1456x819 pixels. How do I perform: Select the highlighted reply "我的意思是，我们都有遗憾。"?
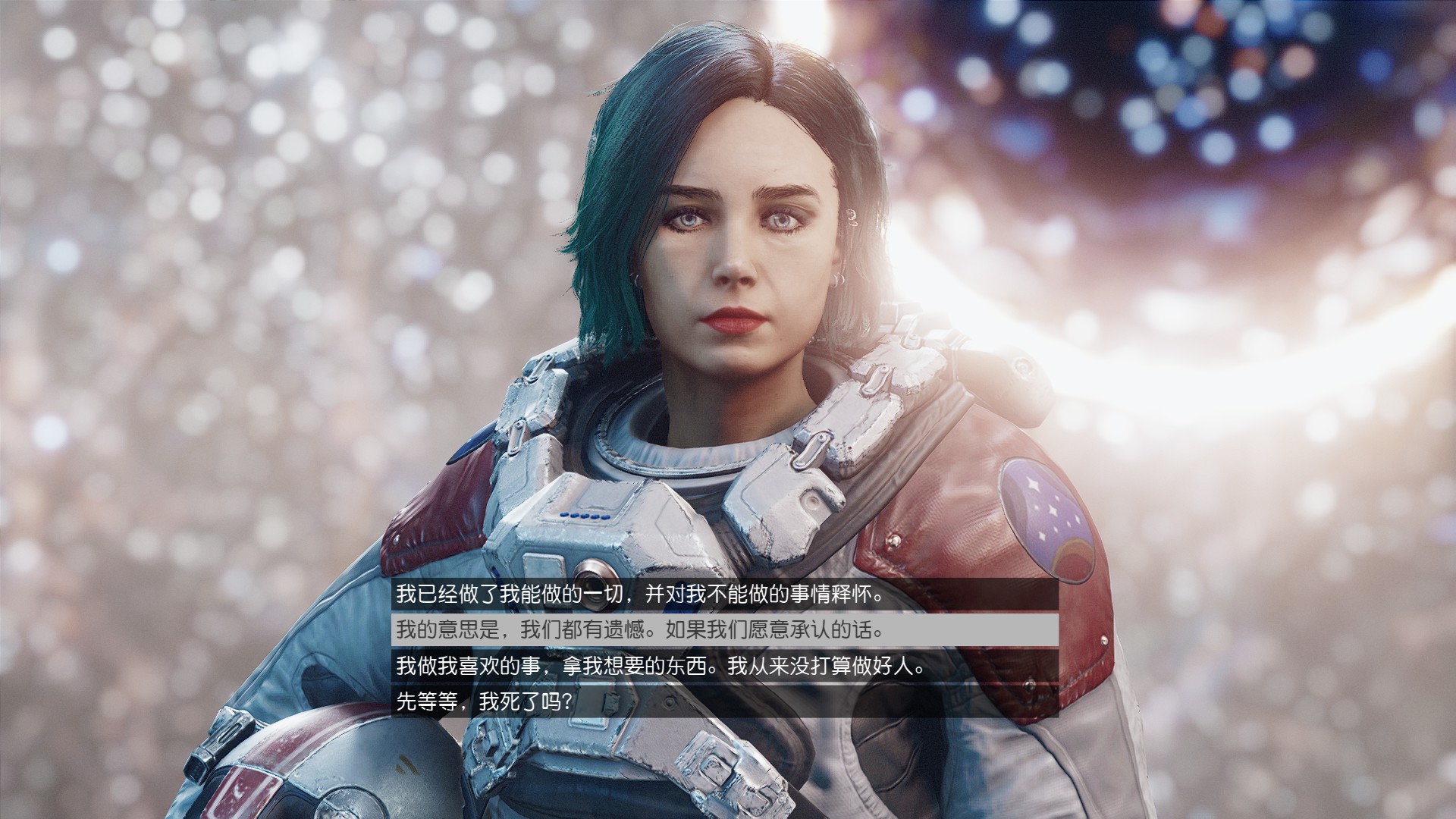click(x=641, y=630)
